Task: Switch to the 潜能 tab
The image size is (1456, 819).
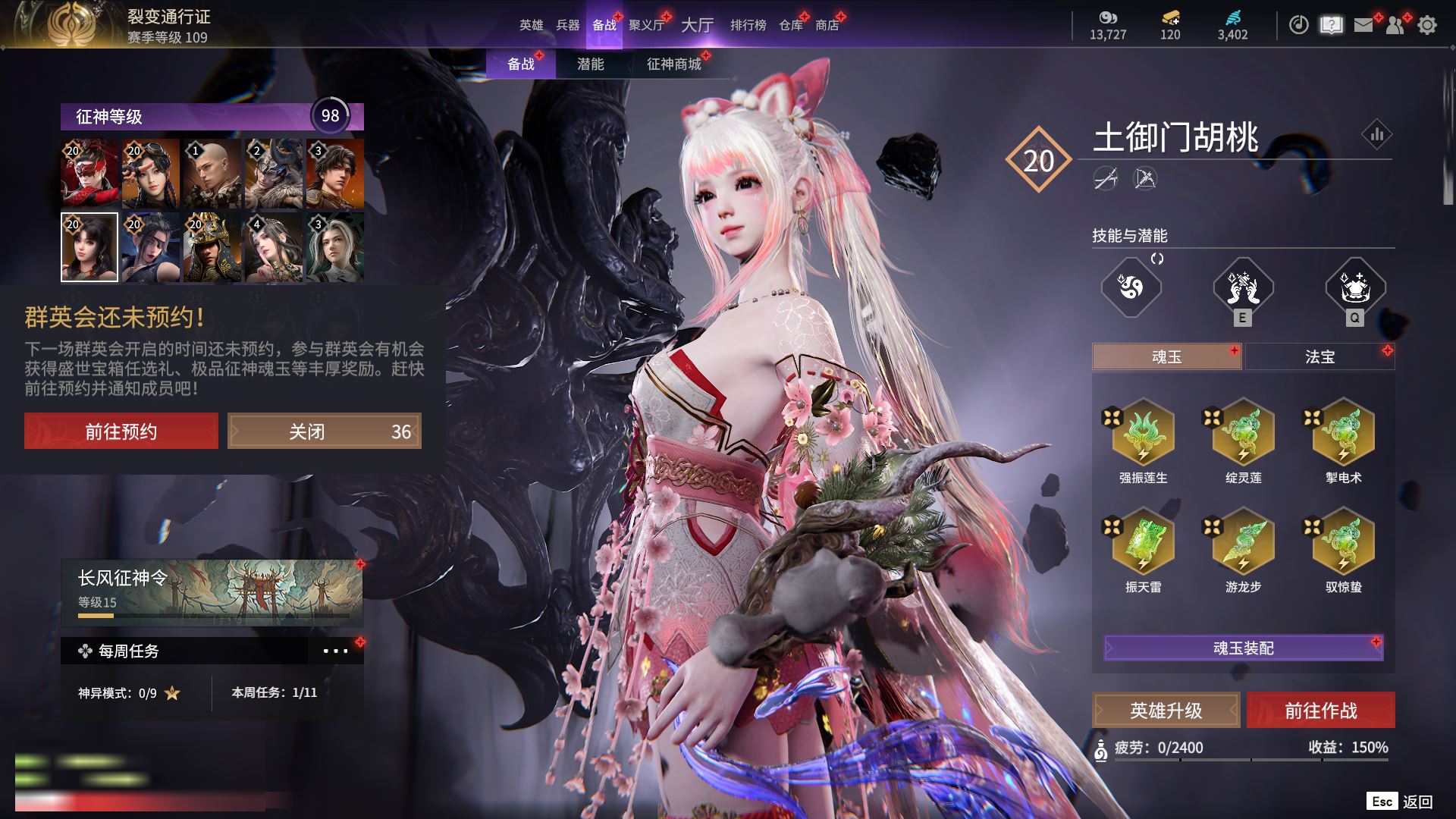Action: point(591,64)
